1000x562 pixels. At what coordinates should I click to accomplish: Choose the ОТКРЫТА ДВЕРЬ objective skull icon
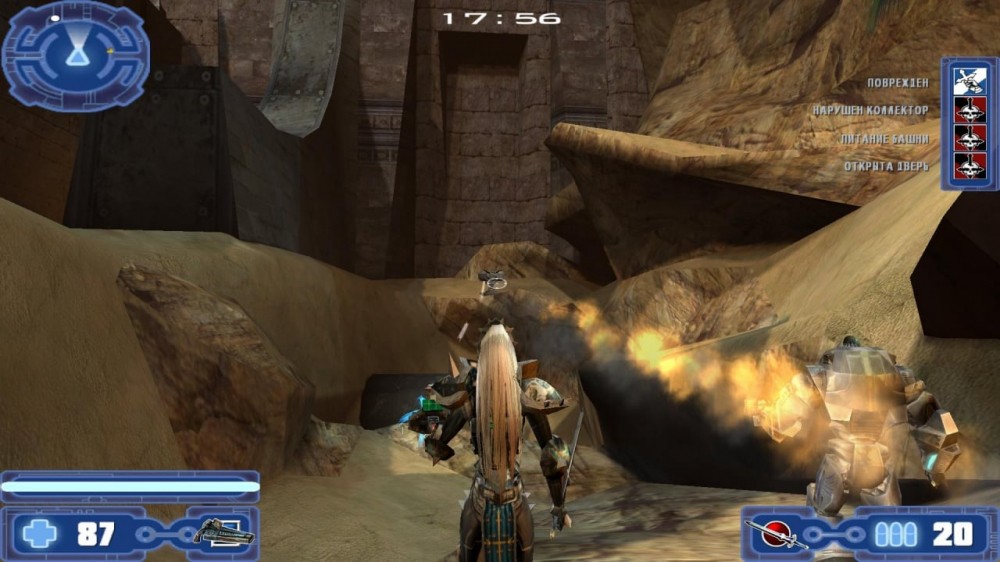[x=969, y=166]
